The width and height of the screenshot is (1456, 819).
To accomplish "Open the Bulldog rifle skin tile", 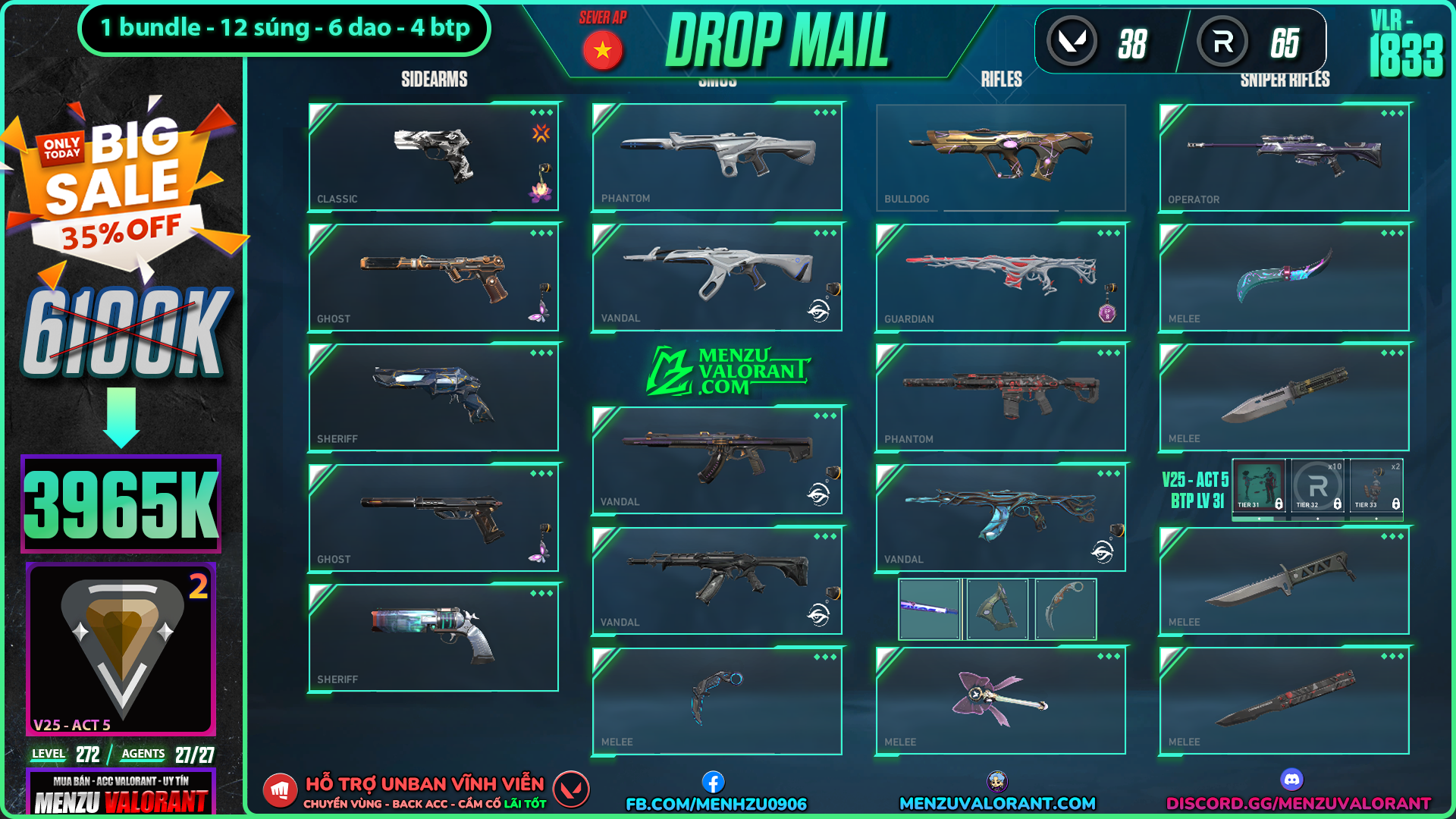I will point(1000,157).
